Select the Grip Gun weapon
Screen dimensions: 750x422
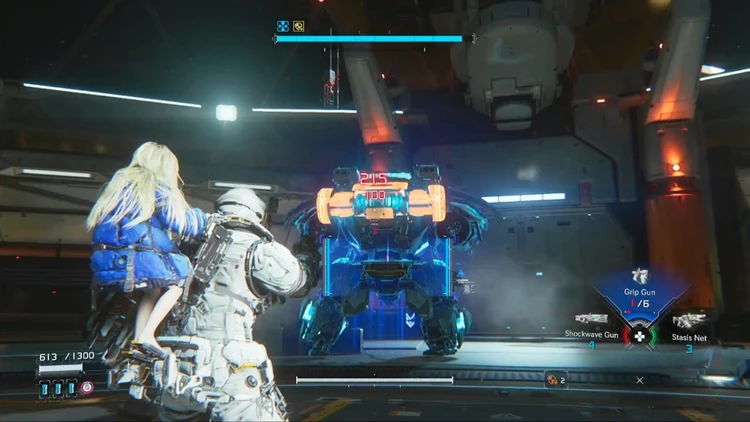[639, 277]
